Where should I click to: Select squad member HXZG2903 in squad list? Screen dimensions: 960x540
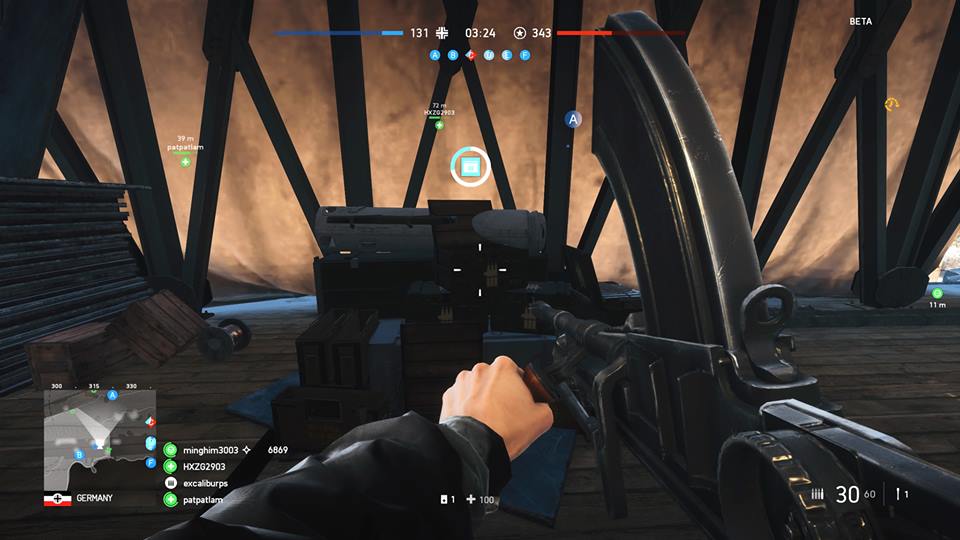tap(204, 466)
